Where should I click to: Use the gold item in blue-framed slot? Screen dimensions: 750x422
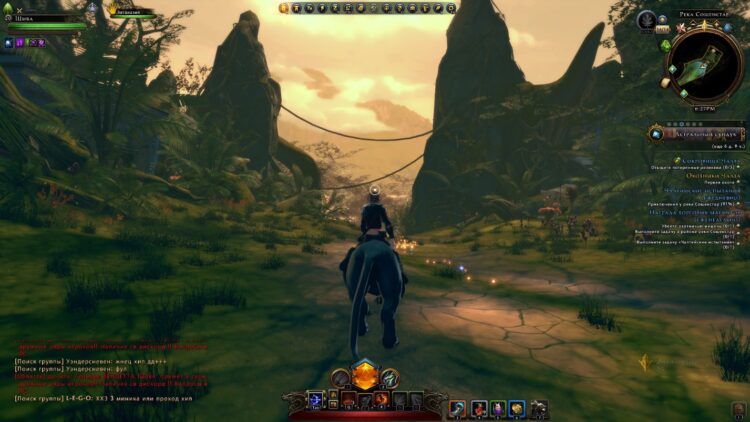click(517, 408)
